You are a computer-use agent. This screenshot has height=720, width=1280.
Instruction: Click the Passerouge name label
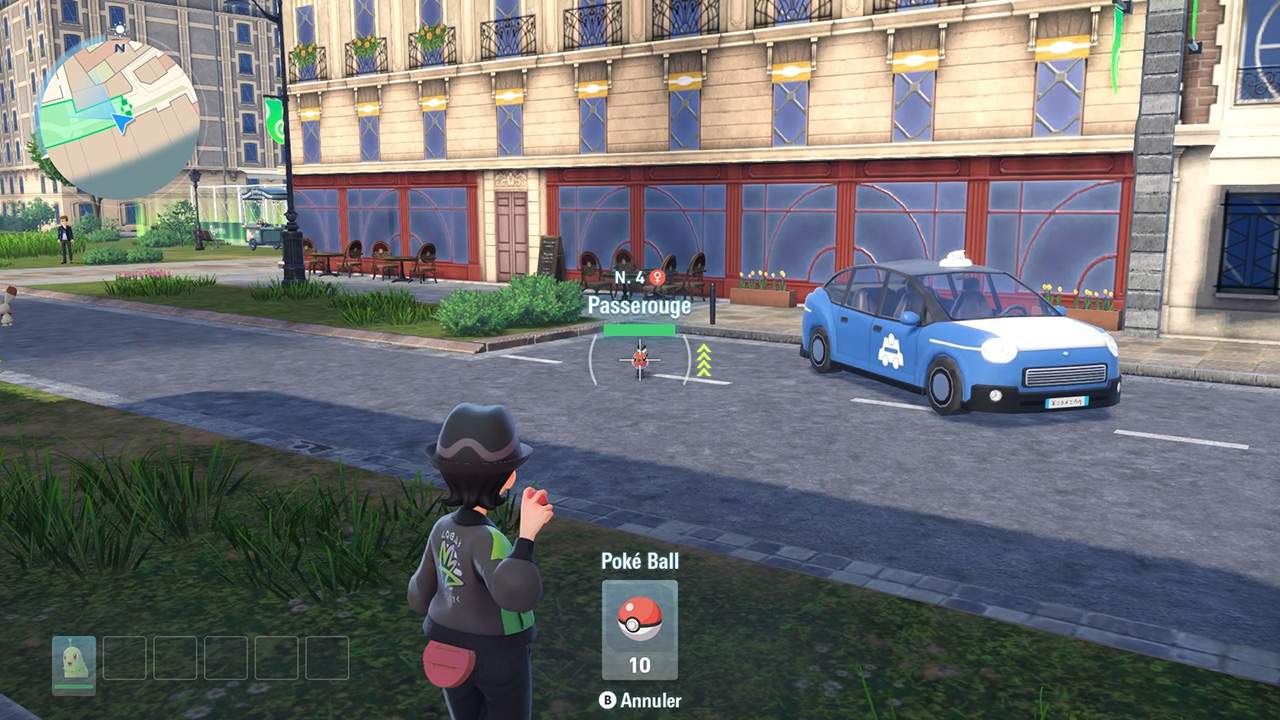[x=640, y=304]
